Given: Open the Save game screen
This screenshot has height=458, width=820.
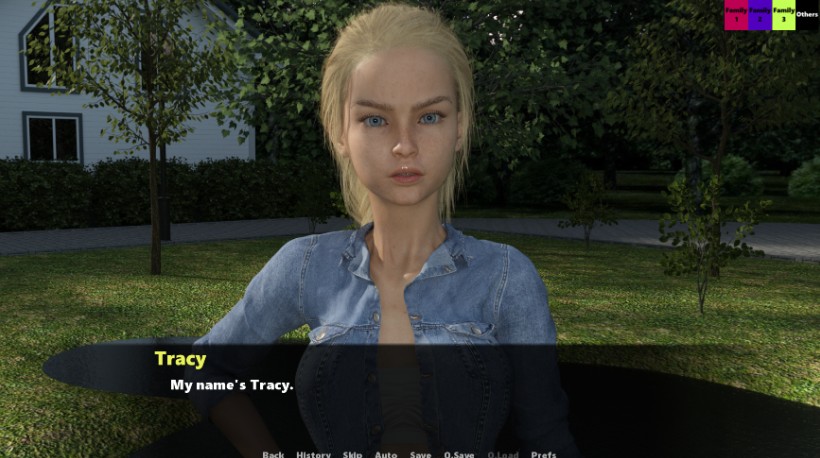Looking at the screenshot, I should click(421, 454).
